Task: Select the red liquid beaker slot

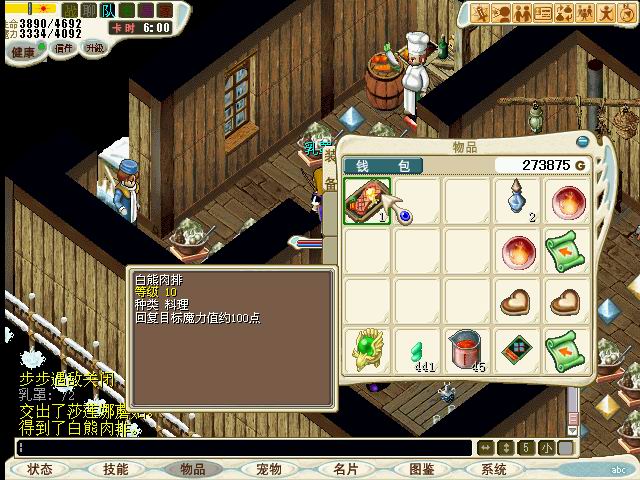Action: (x=467, y=351)
